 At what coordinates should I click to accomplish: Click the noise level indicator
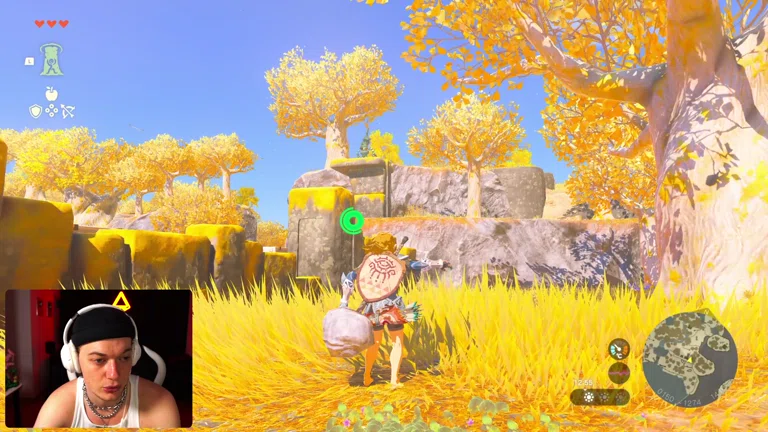click(x=619, y=373)
